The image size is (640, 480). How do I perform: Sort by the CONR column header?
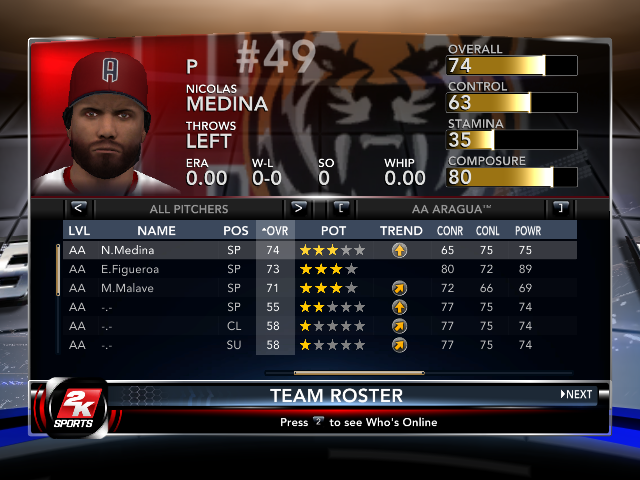pos(450,231)
